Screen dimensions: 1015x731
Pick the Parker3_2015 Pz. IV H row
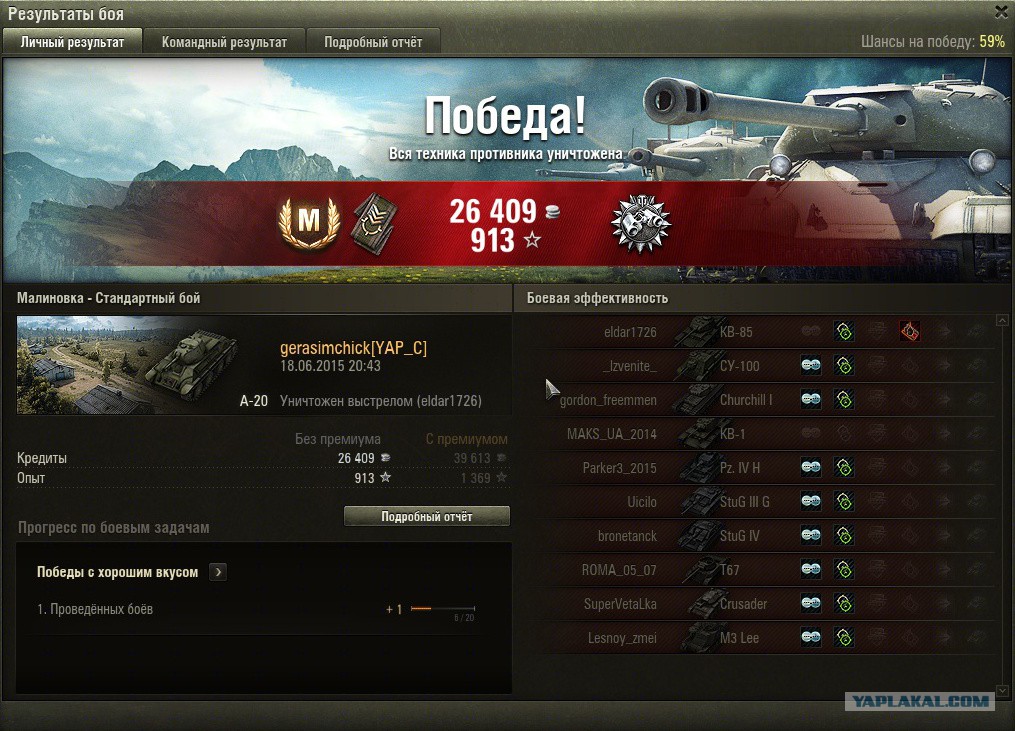[760, 468]
